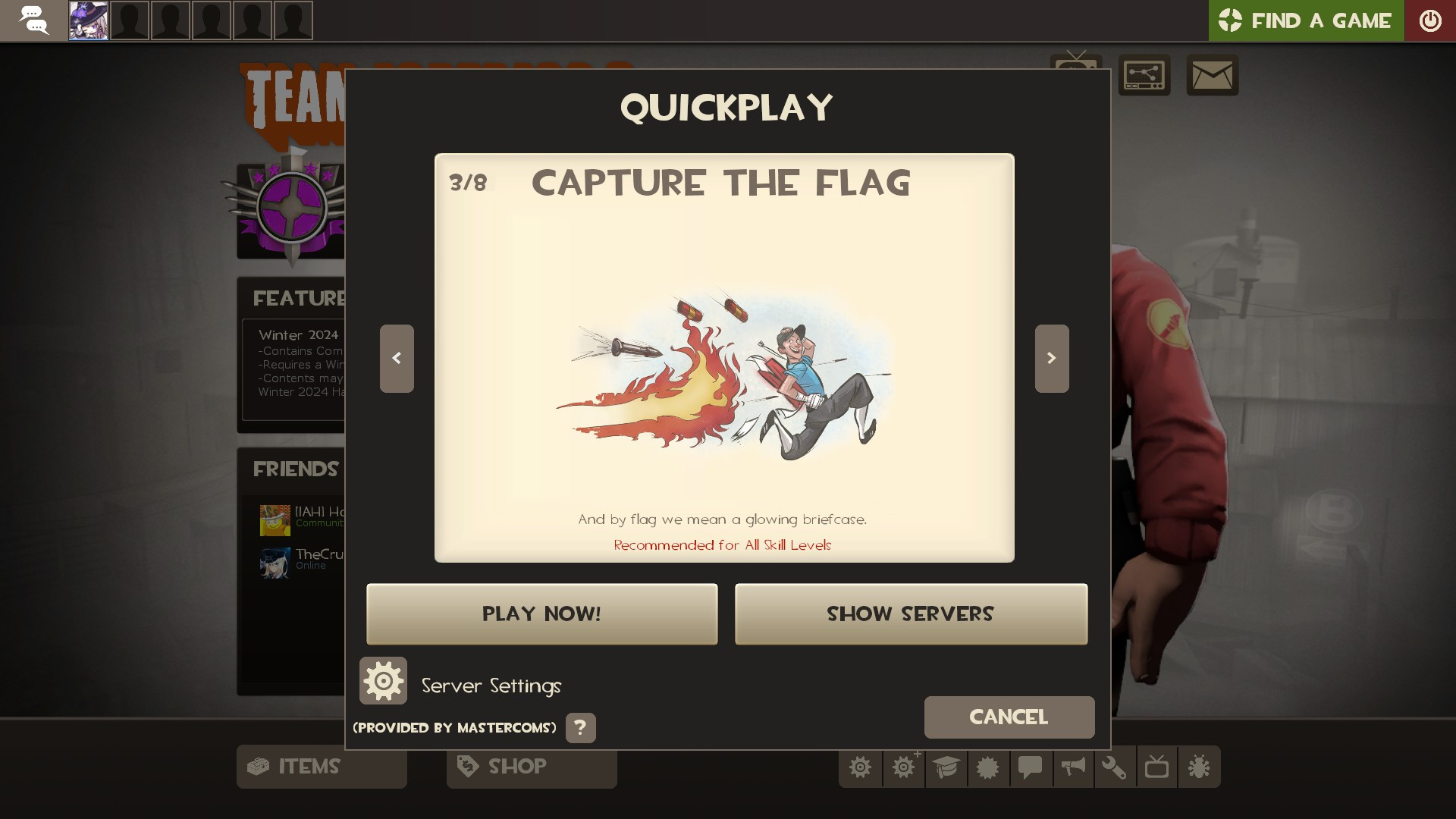The image size is (1456, 819).
Task: Click the megaphone announcement icon
Action: [1072, 767]
